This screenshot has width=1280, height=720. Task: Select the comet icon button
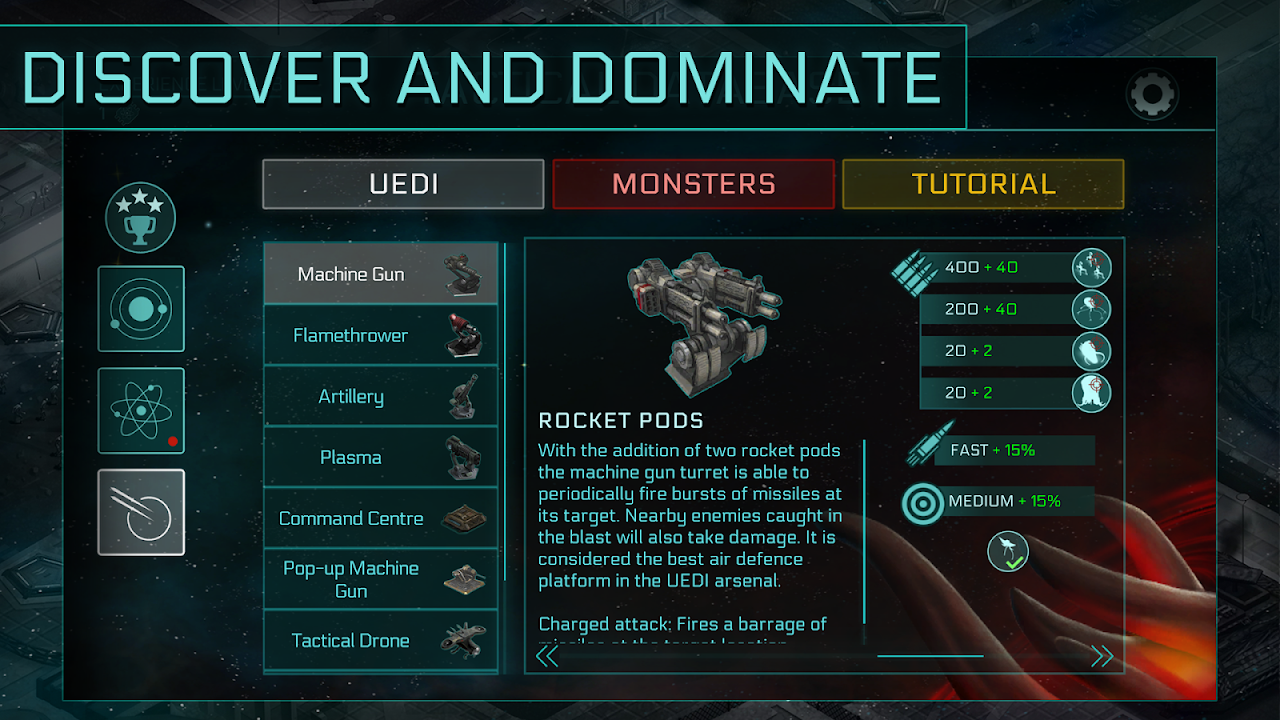[x=141, y=512]
